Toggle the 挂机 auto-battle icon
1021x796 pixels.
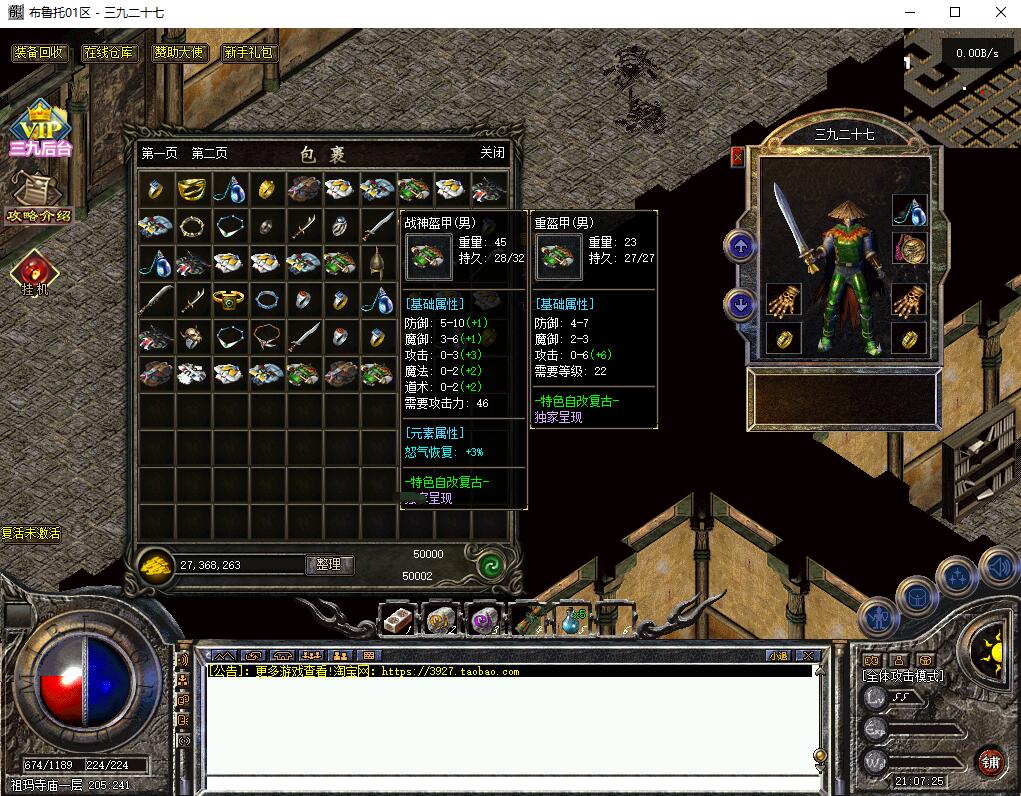35,273
